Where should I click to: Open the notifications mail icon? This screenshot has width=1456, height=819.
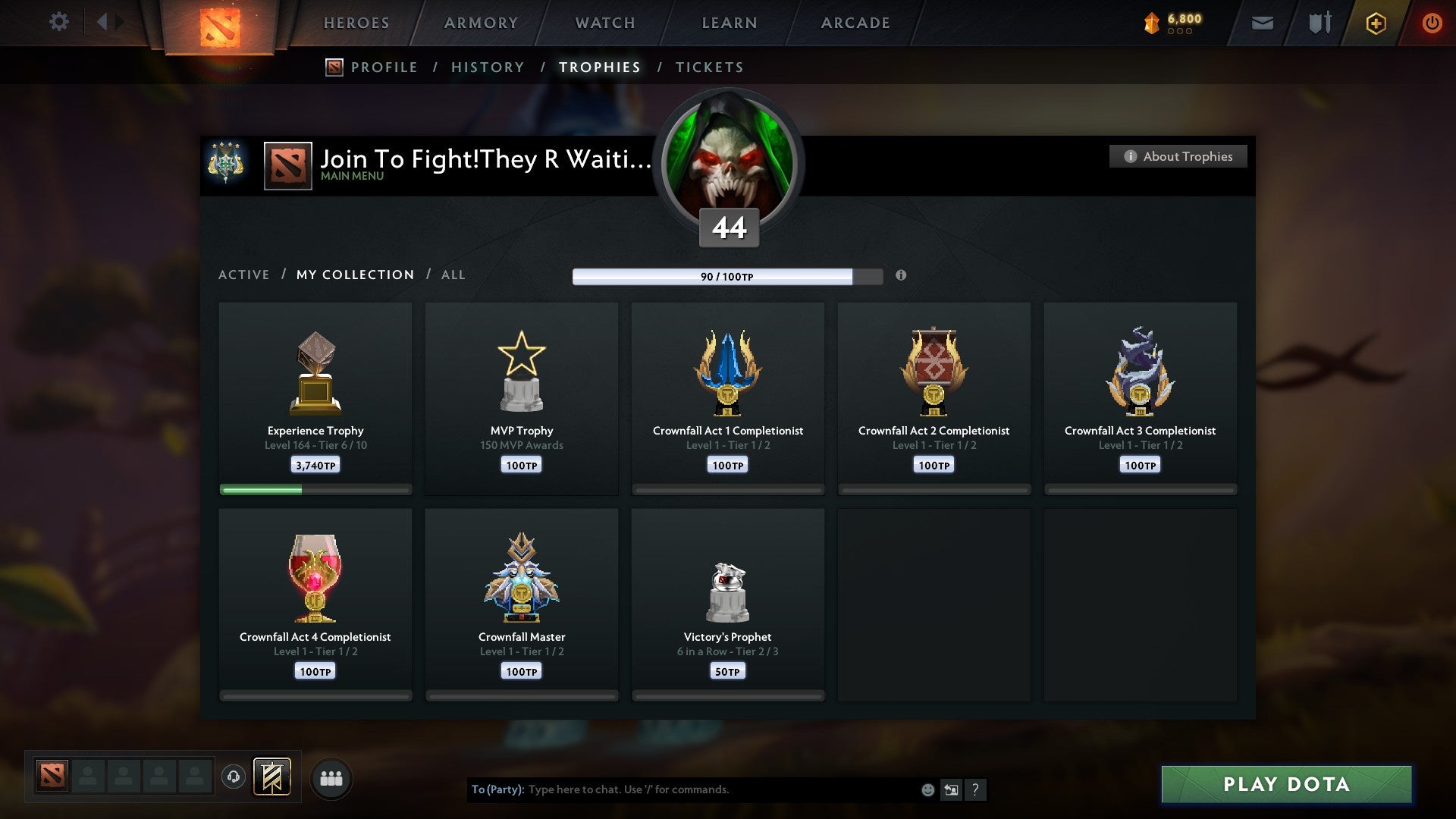coord(1262,23)
